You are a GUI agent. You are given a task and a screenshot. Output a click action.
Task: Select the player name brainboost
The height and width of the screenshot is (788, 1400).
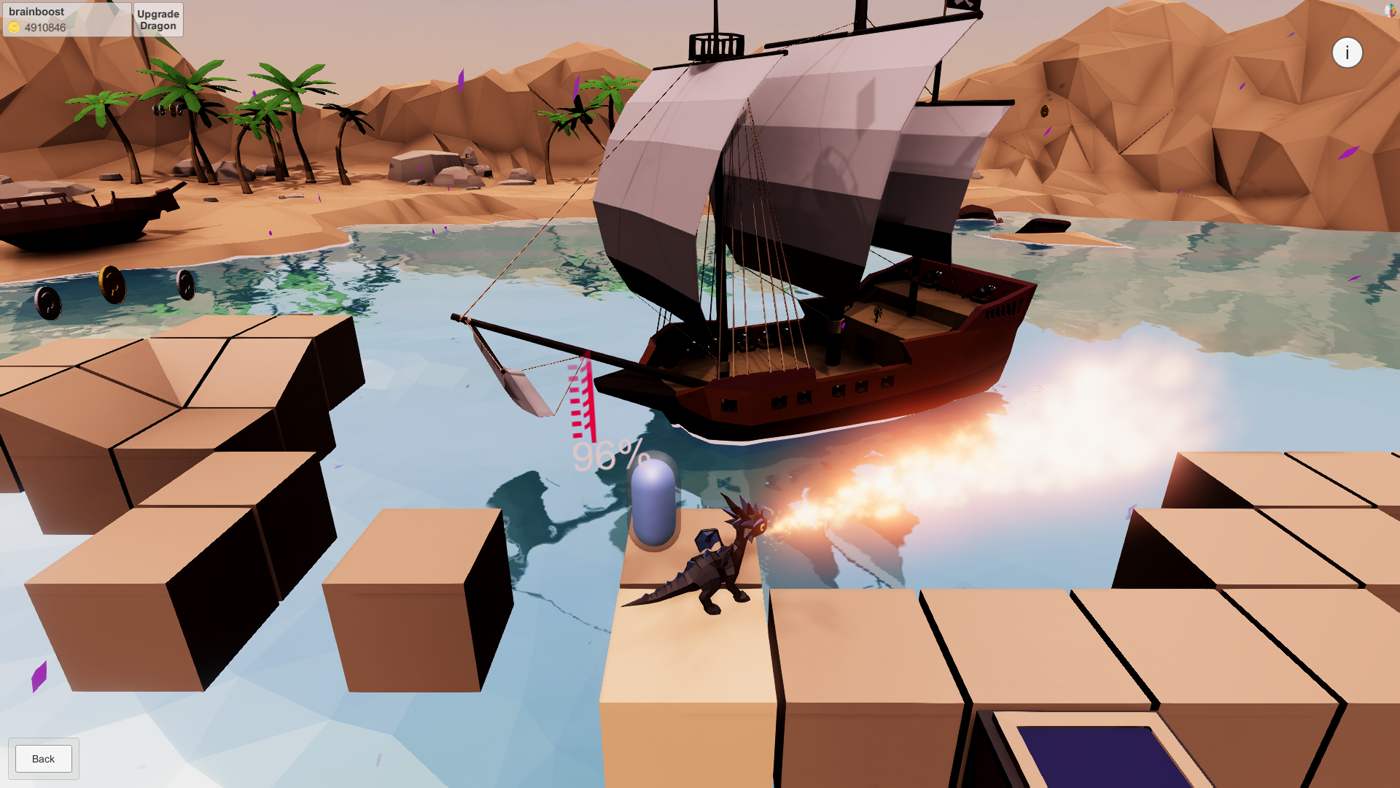[35, 11]
